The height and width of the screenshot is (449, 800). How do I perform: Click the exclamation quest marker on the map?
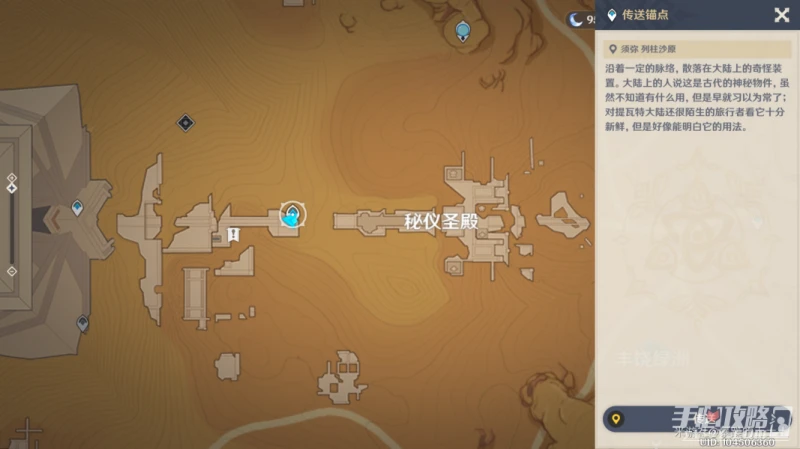233,234
